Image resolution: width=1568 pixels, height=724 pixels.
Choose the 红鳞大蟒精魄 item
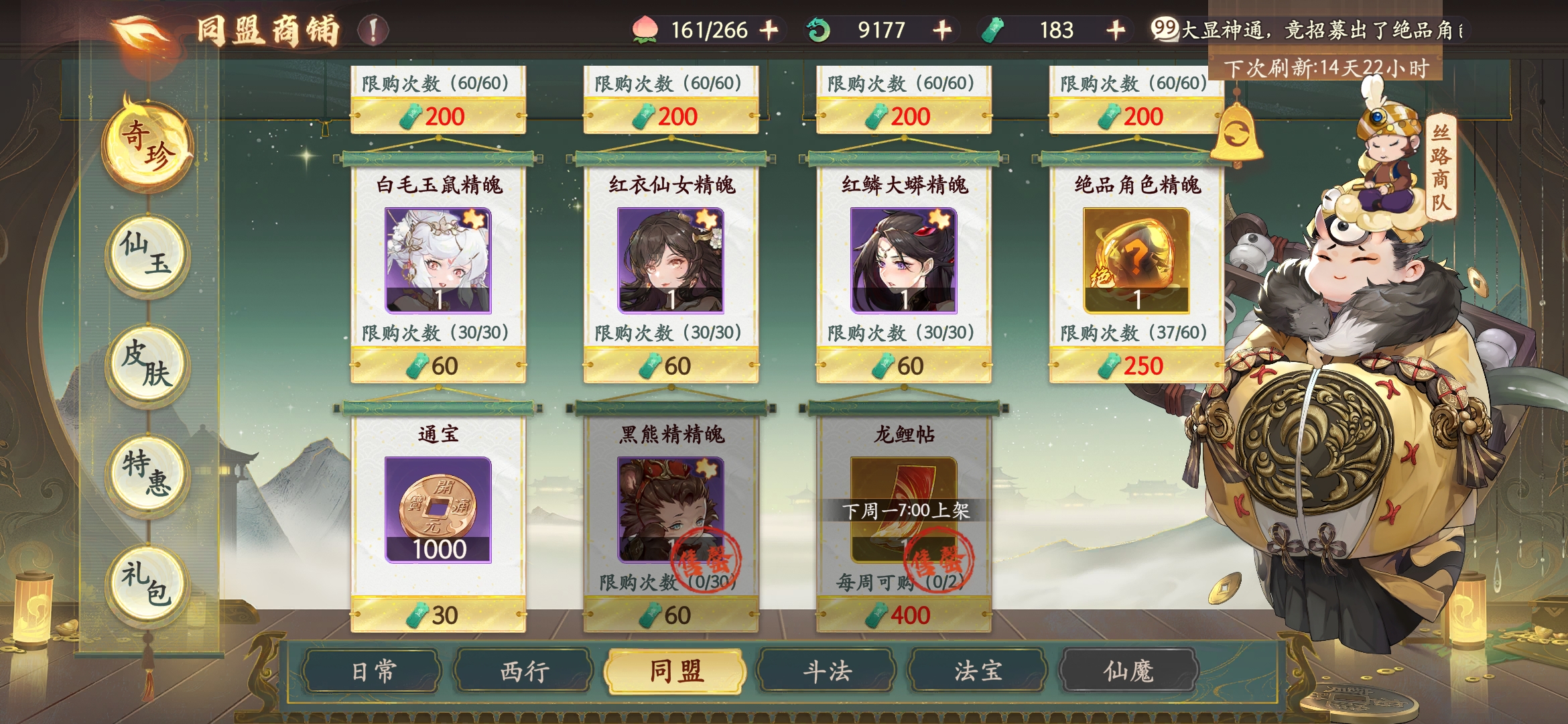[903, 261]
